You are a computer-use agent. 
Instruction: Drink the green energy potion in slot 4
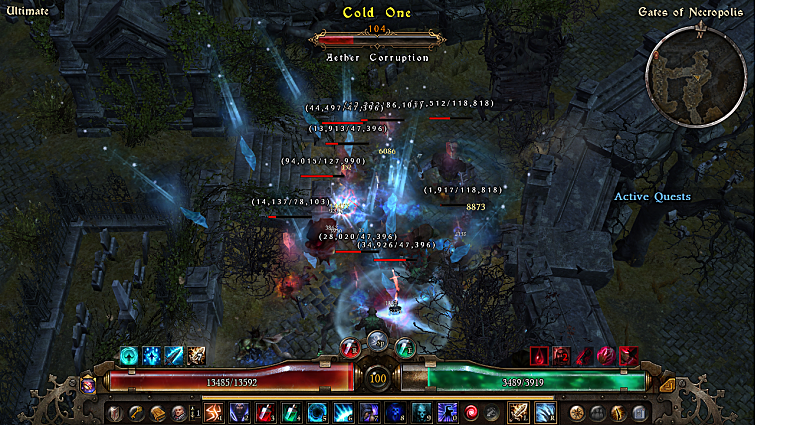point(290,411)
